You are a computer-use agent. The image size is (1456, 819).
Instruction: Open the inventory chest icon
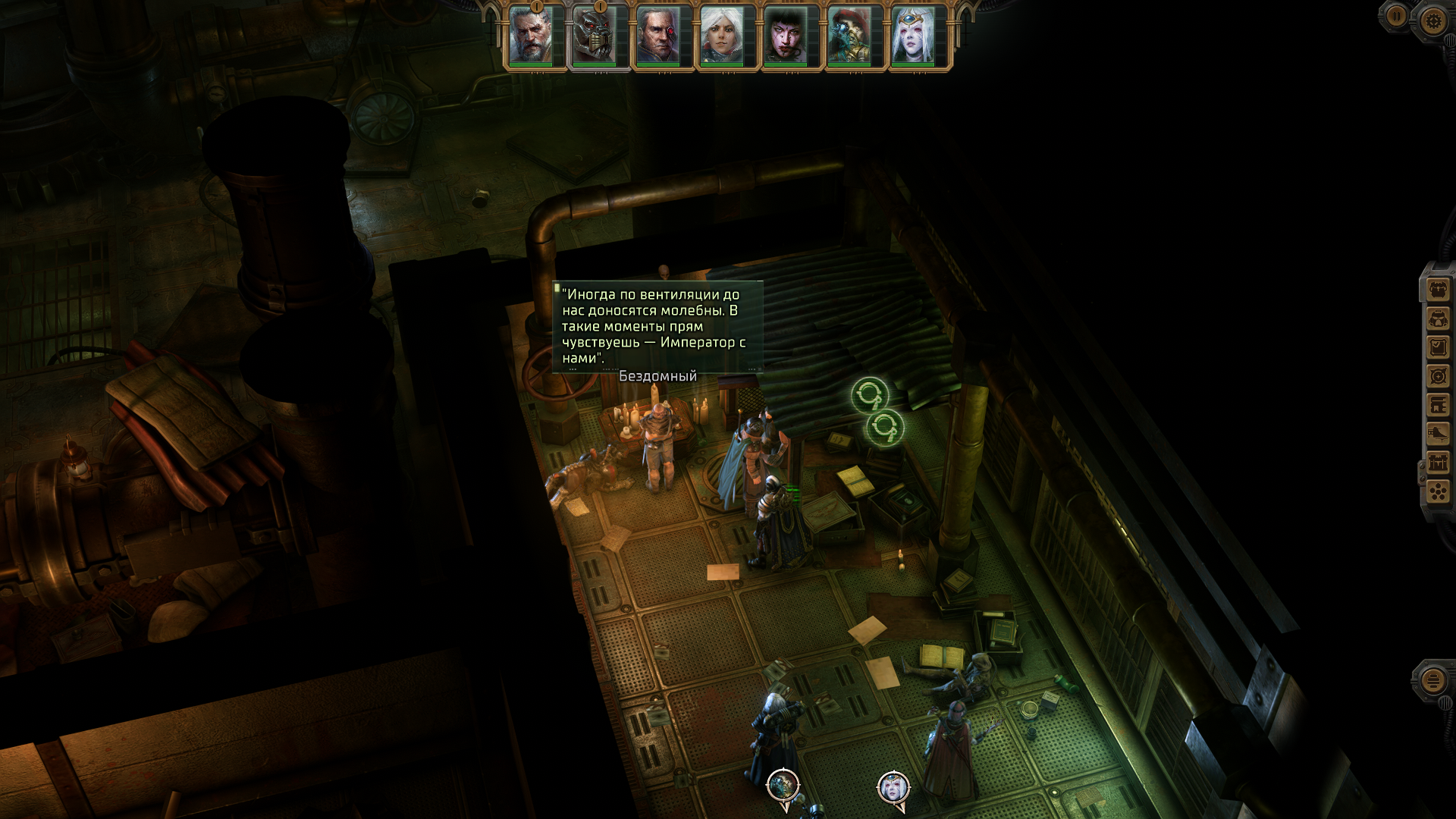click(x=1439, y=290)
